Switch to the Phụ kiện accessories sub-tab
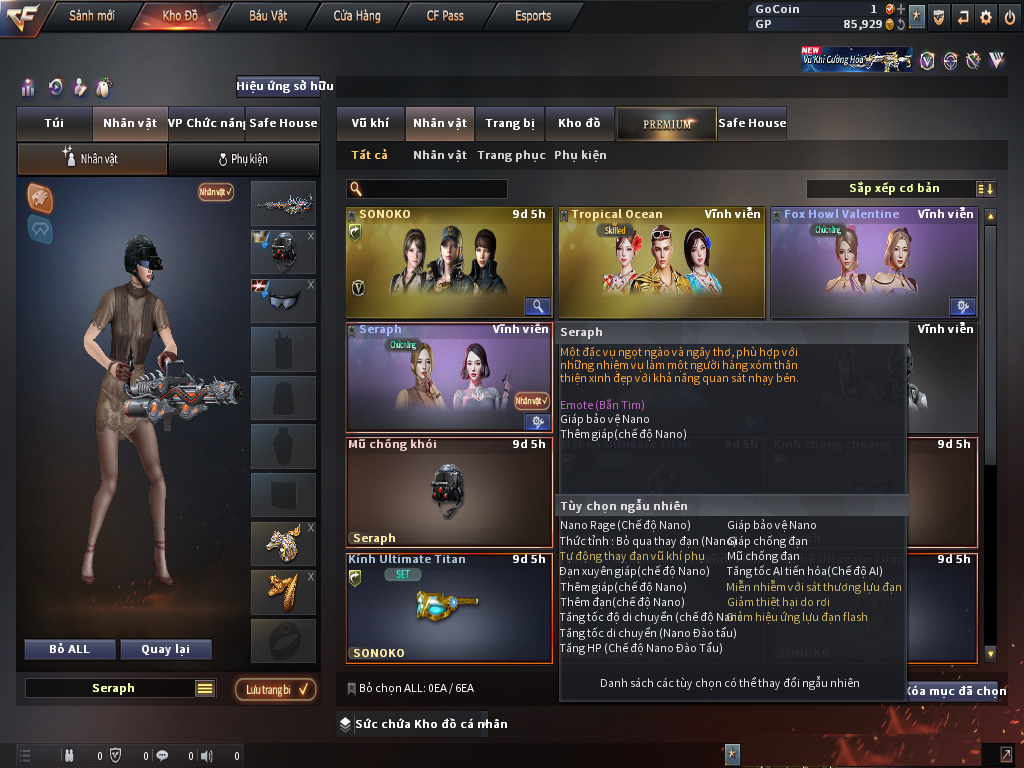Screen dimensions: 1024x768 [x=243, y=159]
